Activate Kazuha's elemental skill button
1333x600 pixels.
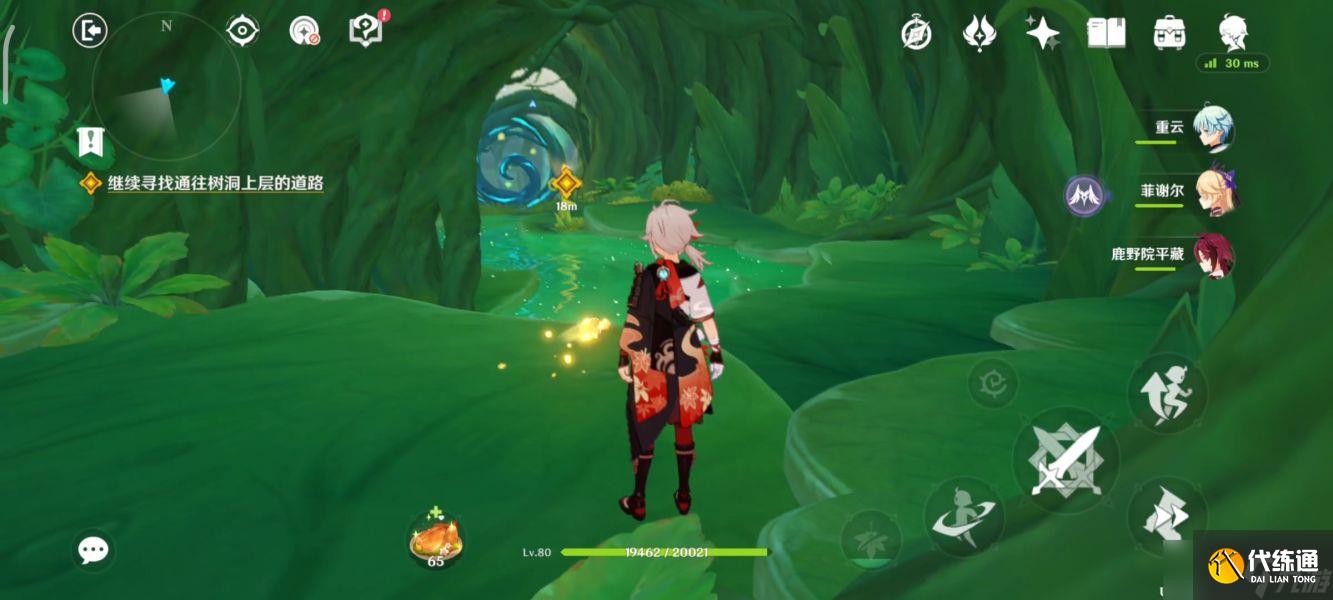pyautogui.click(x=964, y=516)
